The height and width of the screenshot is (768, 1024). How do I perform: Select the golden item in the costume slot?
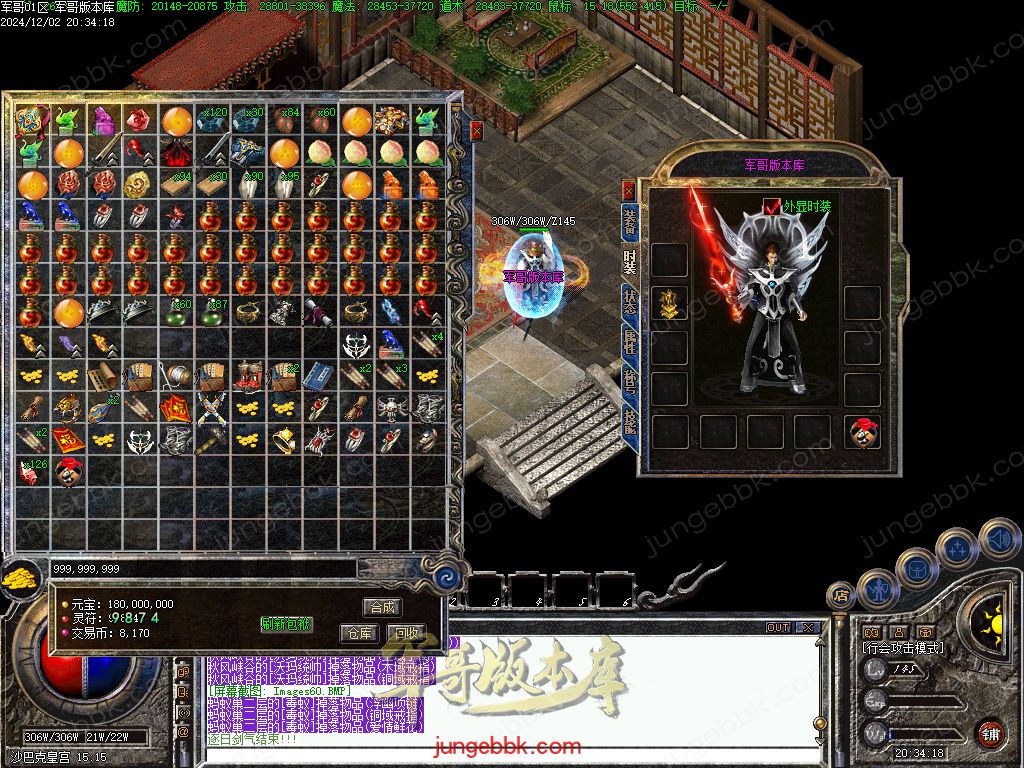coord(669,303)
